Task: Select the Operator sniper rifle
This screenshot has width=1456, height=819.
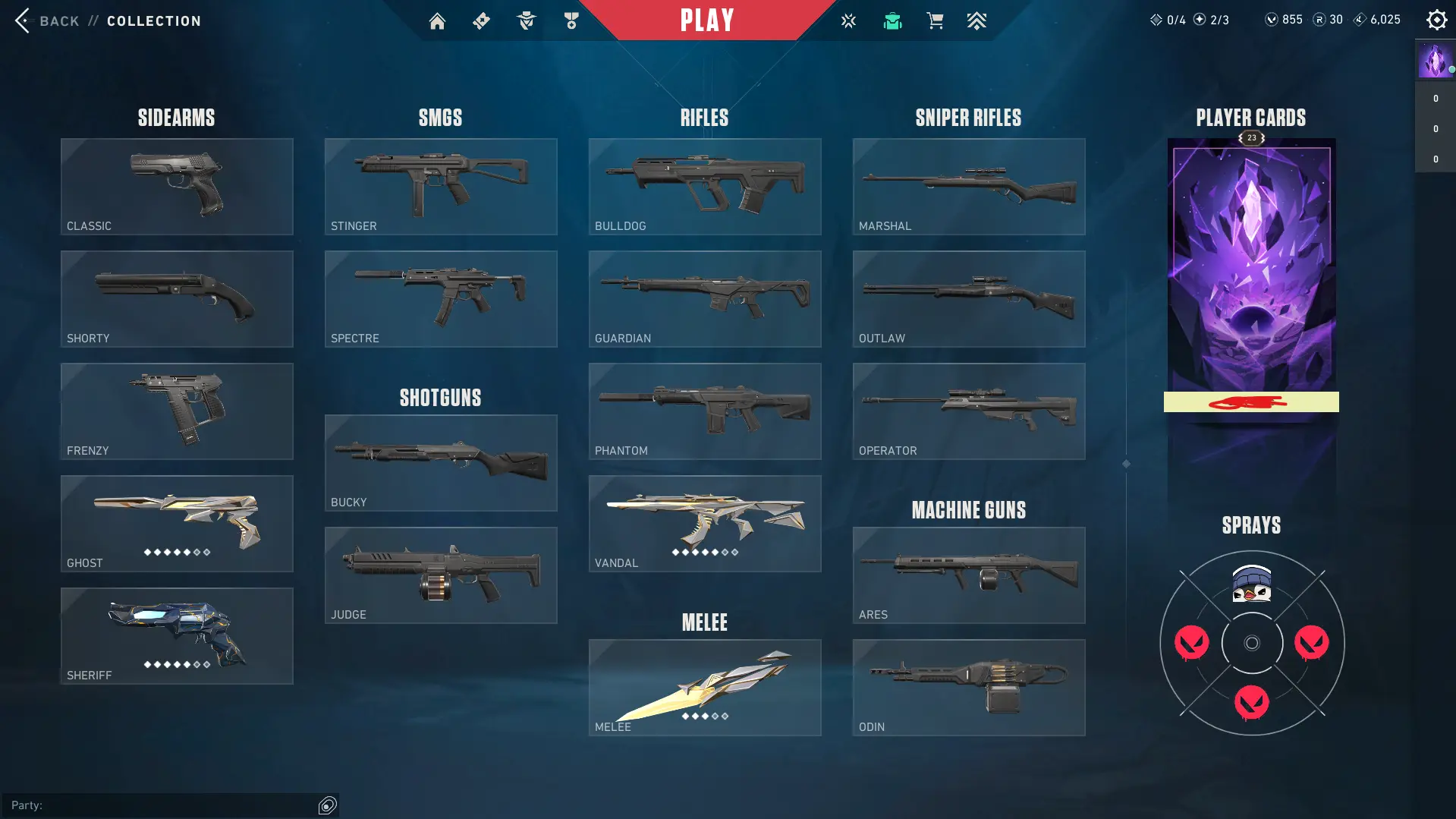Action: pyautogui.click(x=968, y=411)
